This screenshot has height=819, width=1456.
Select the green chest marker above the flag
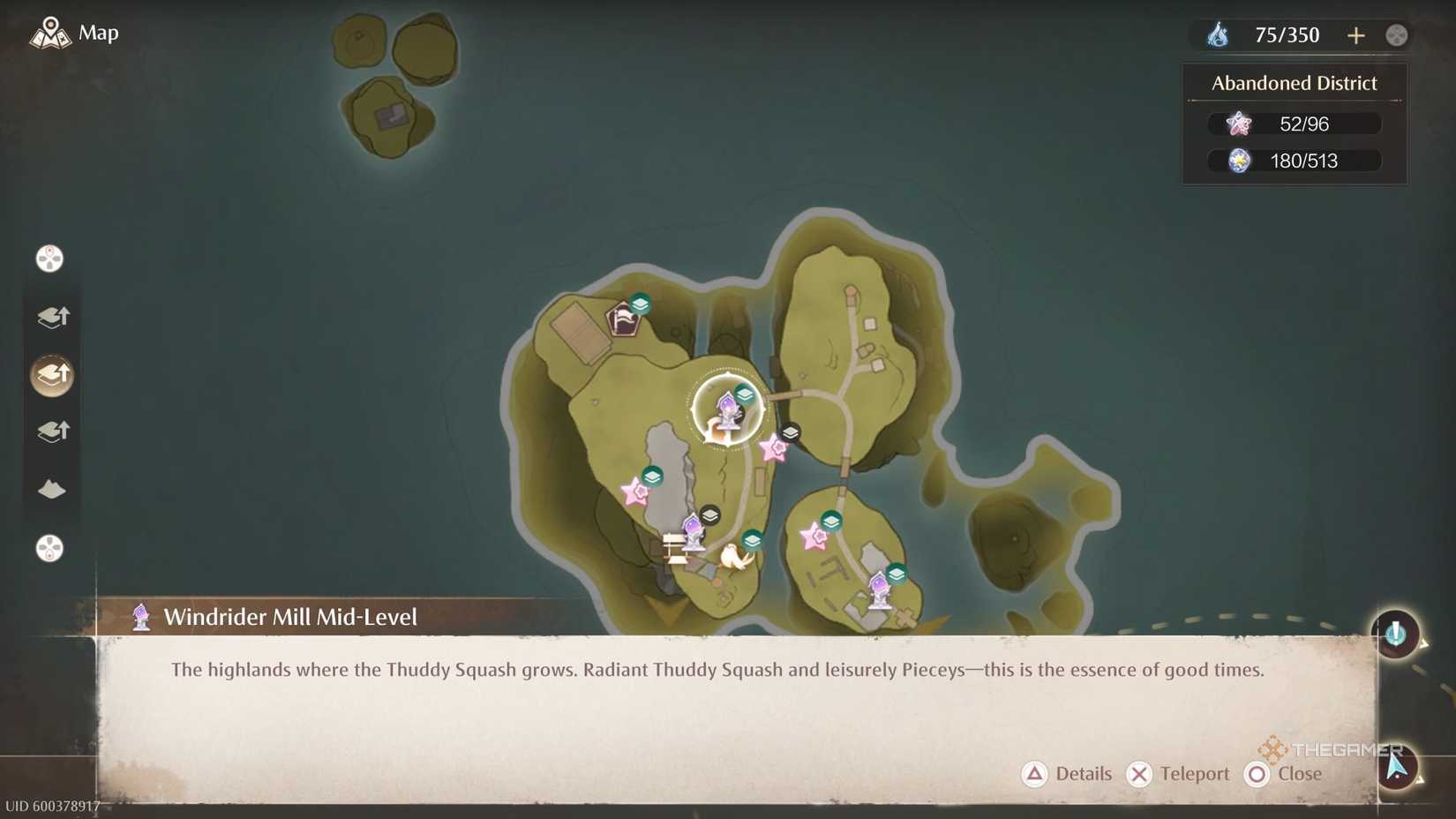tap(640, 304)
